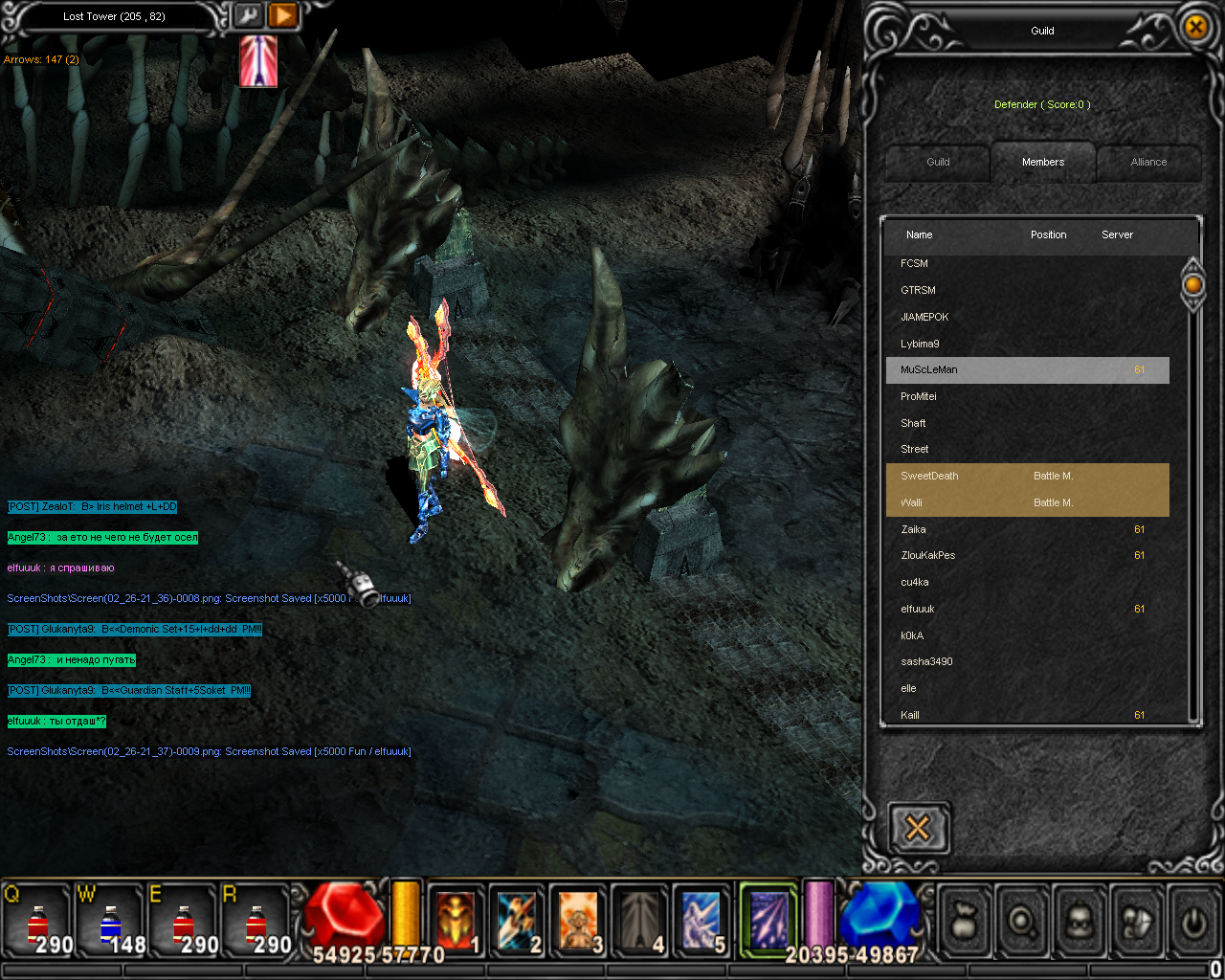Click the X button at the guild panel bottom

(918, 828)
